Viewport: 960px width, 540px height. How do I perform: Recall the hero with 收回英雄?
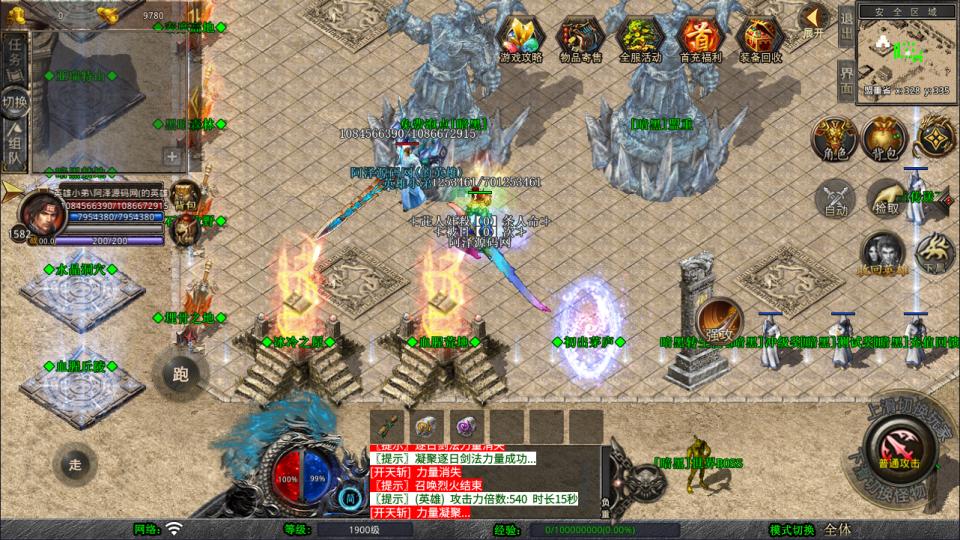882,253
